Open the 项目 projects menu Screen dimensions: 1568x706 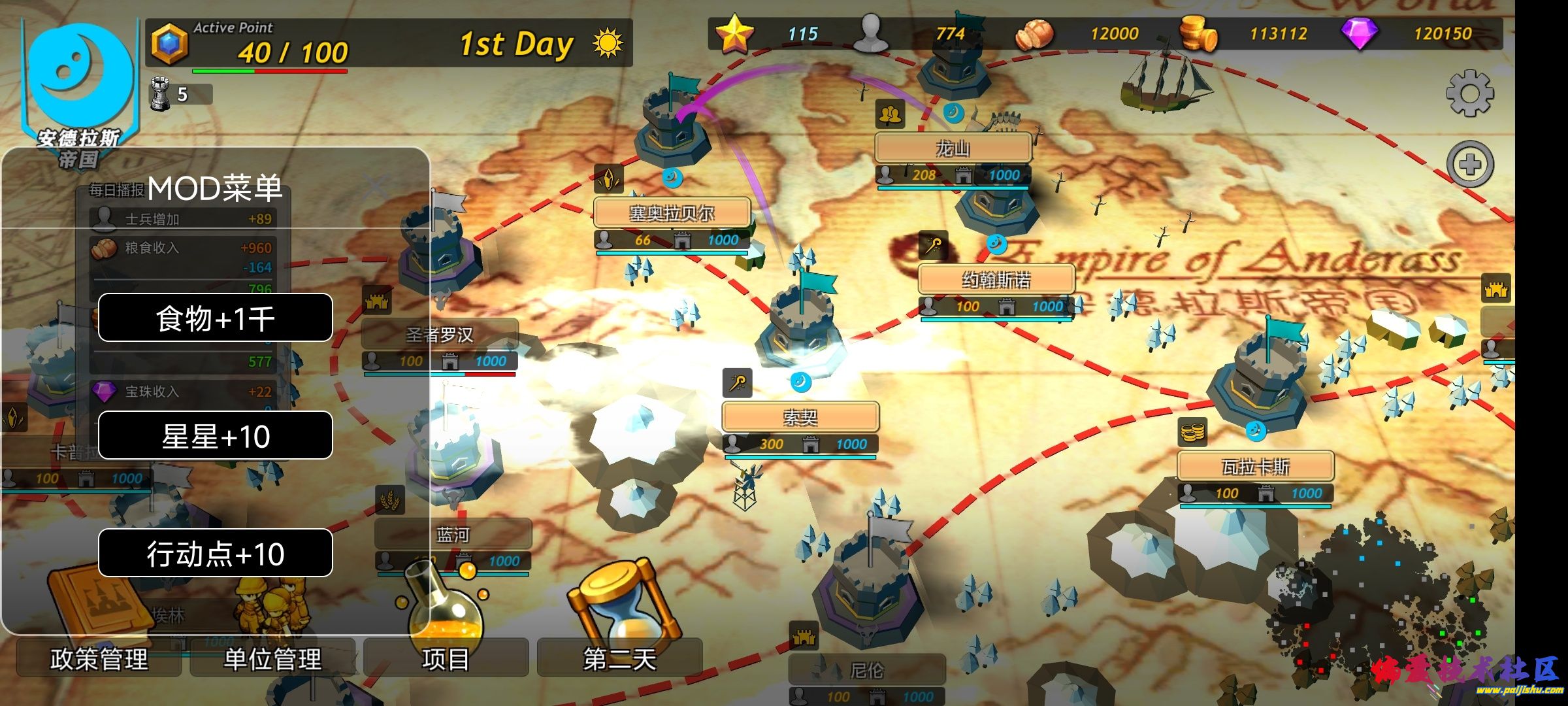point(446,658)
